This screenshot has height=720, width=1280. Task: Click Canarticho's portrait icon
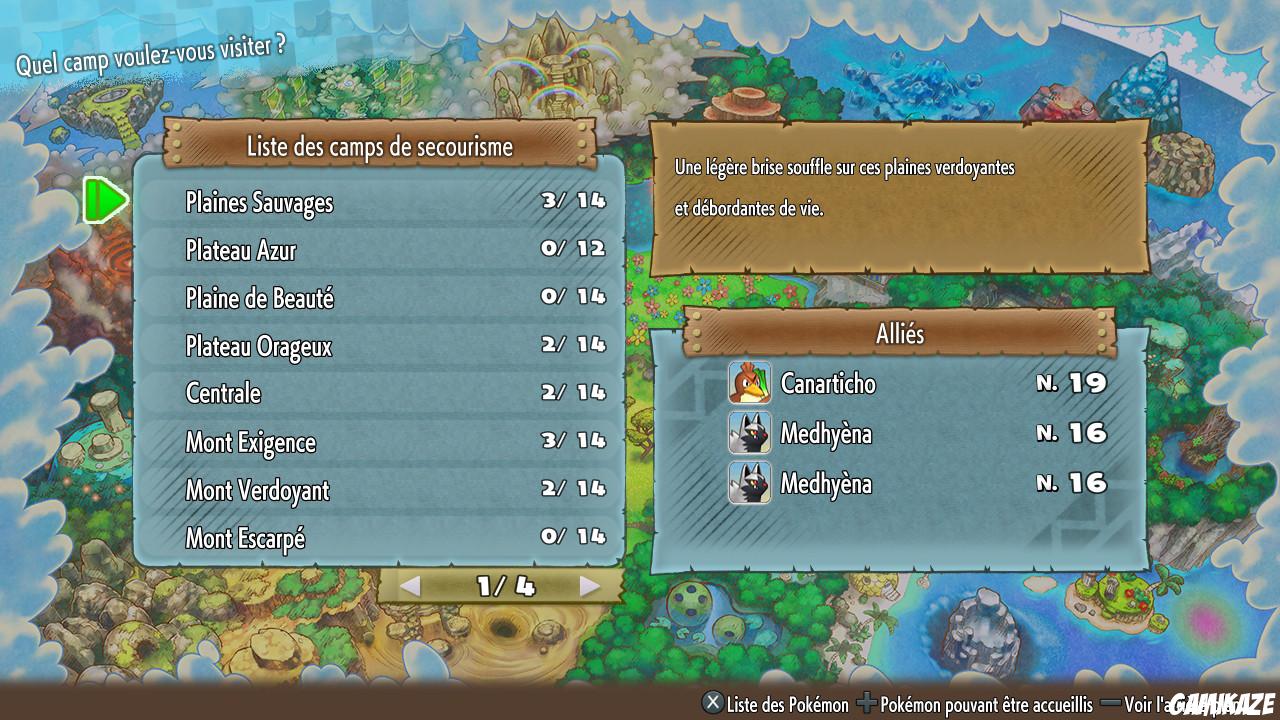[x=750, y=384]
